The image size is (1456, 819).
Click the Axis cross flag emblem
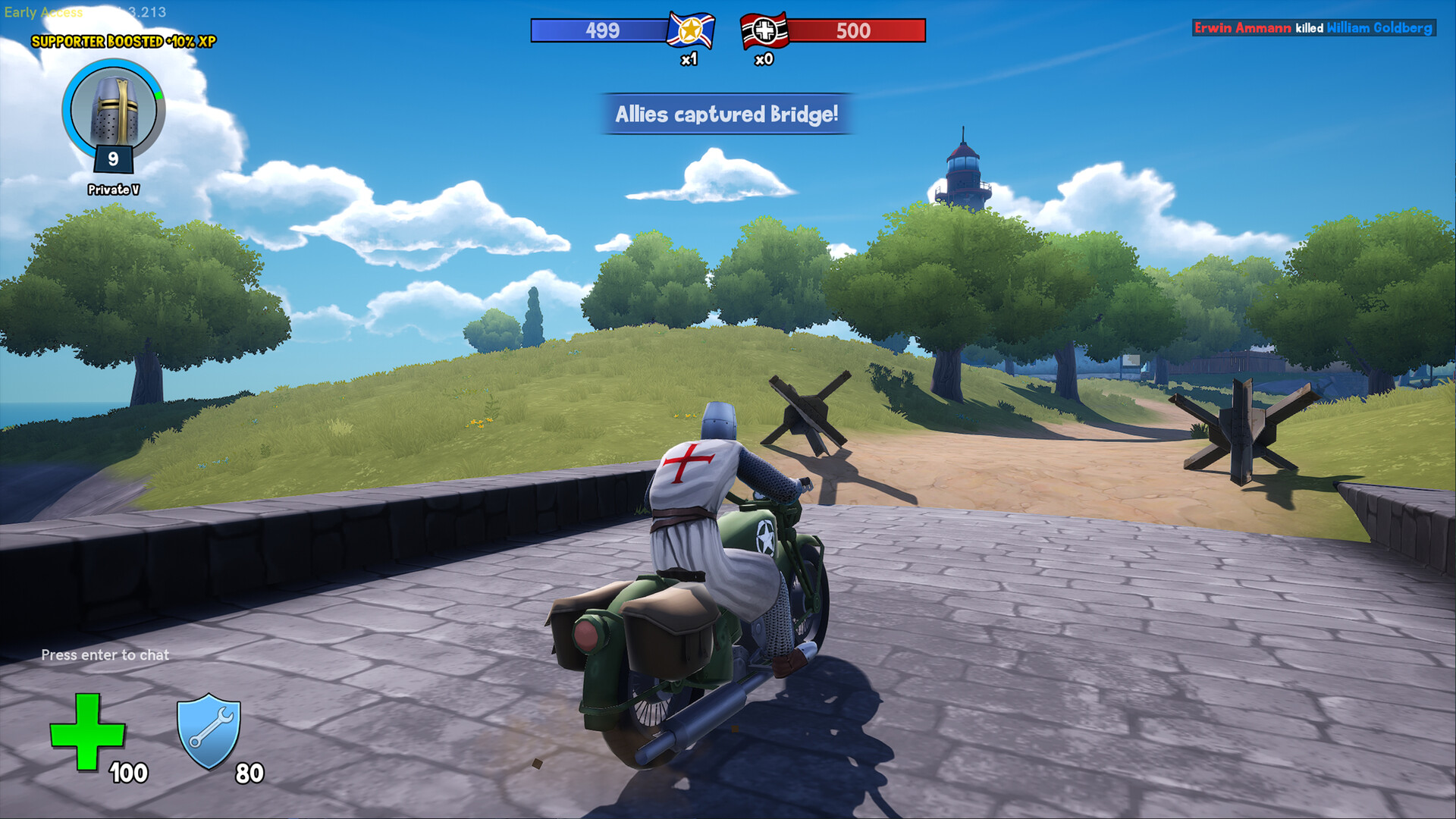click(x=764, y=31)
